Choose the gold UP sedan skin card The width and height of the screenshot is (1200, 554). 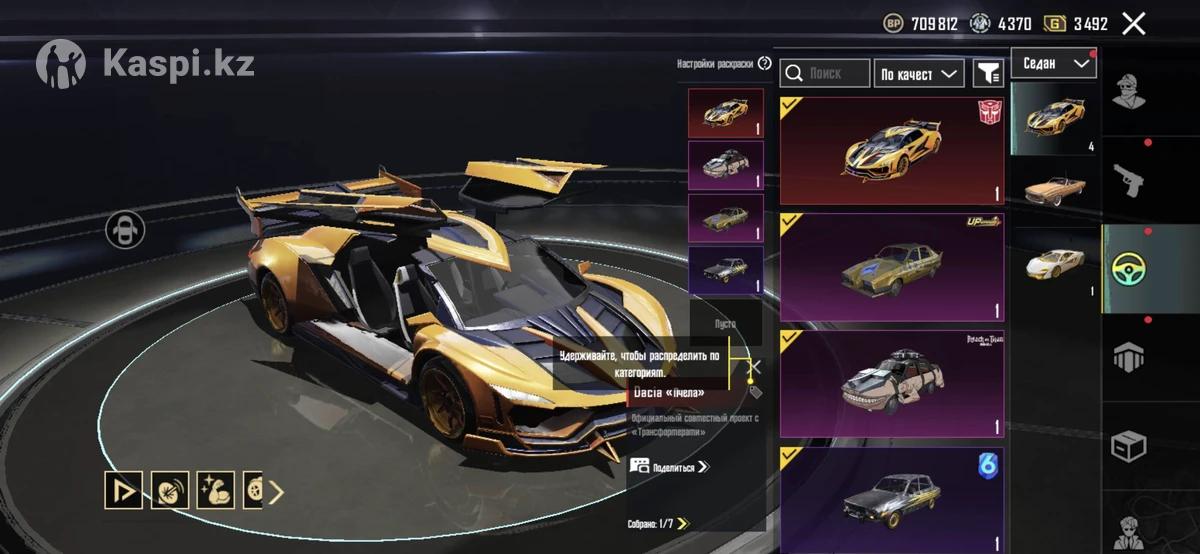click(891, 267)
